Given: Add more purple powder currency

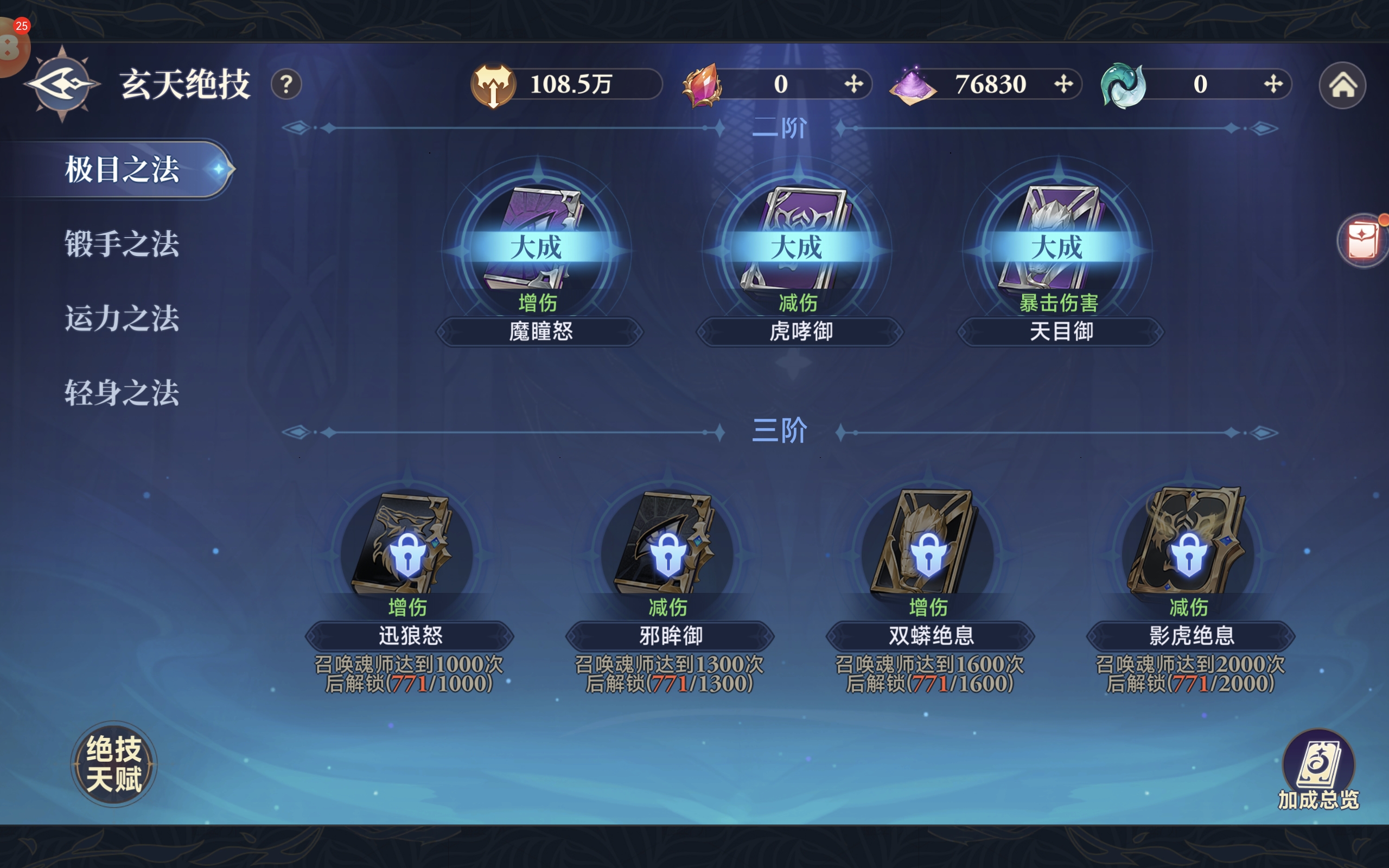Looking at the screenshot, I should [x=1063, y=84].
